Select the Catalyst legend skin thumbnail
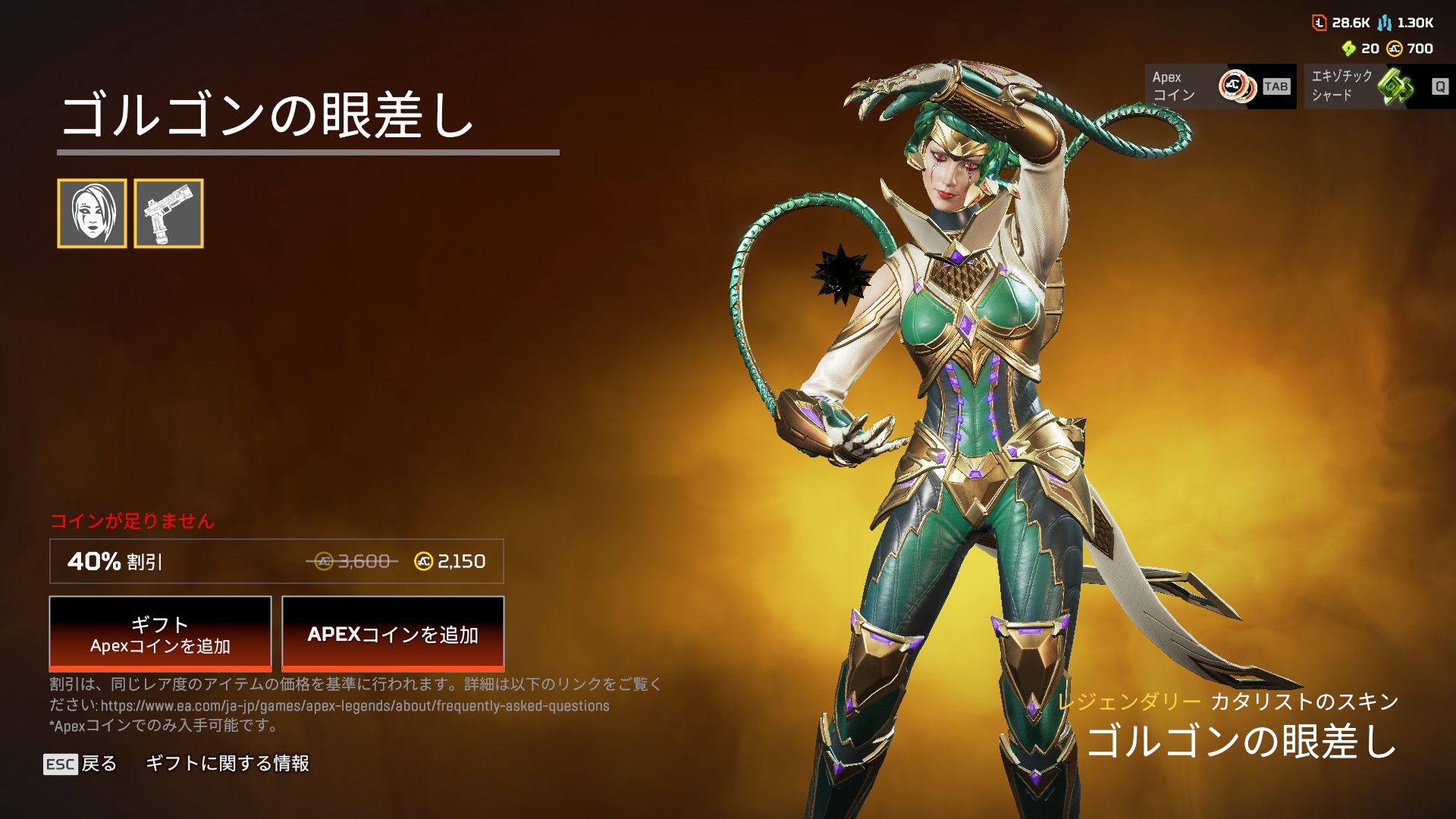1456x819 pixels. [x=92, y=213]
